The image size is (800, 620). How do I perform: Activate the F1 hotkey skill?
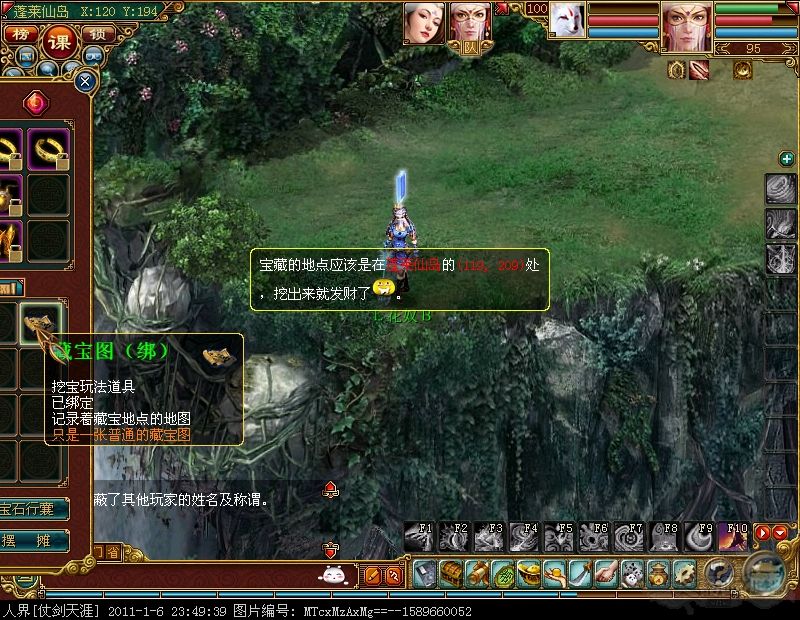coord(420,537)
